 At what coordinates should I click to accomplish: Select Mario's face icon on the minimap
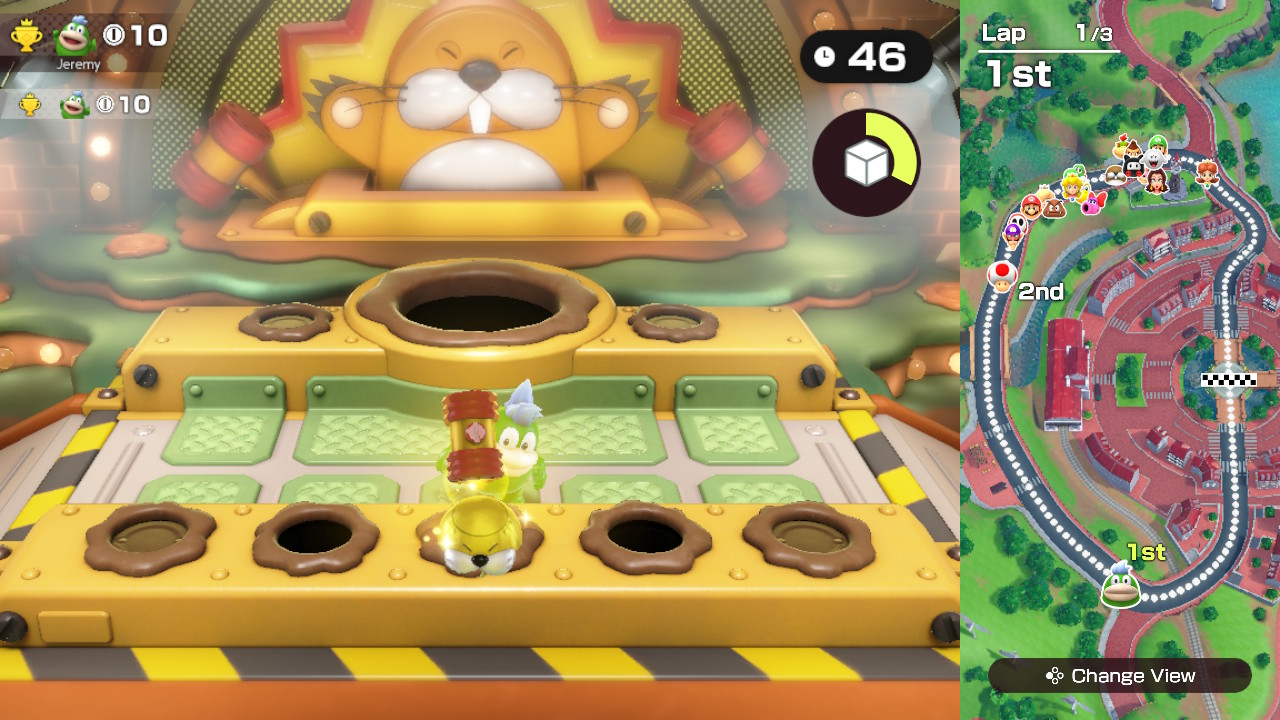coord(1031,207)
